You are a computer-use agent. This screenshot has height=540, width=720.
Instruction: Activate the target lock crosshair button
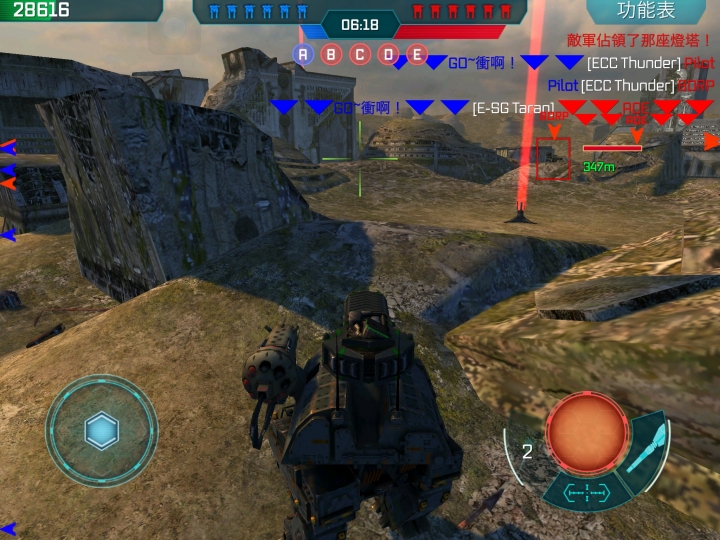584,492
